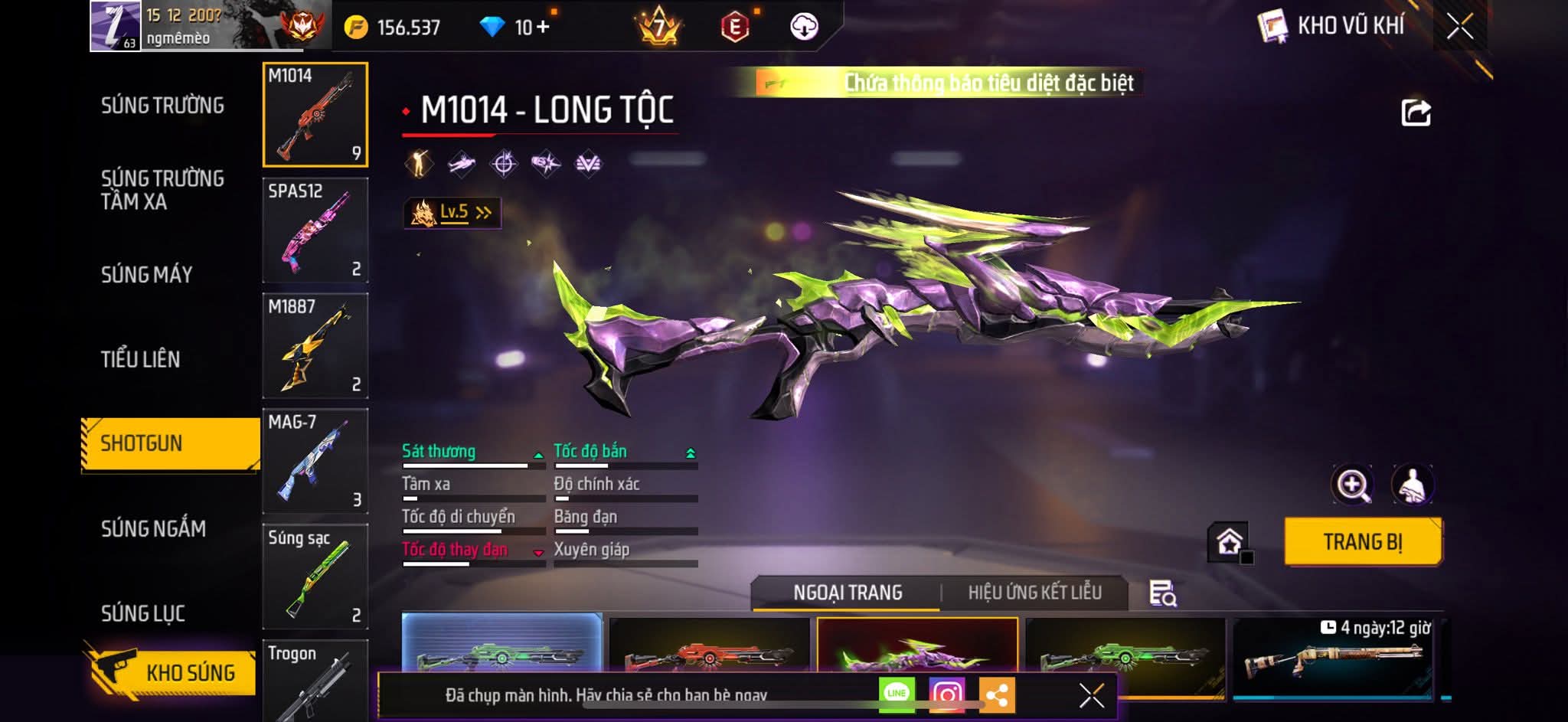
Task: Open the Súng Lục category
Action: 143,613
